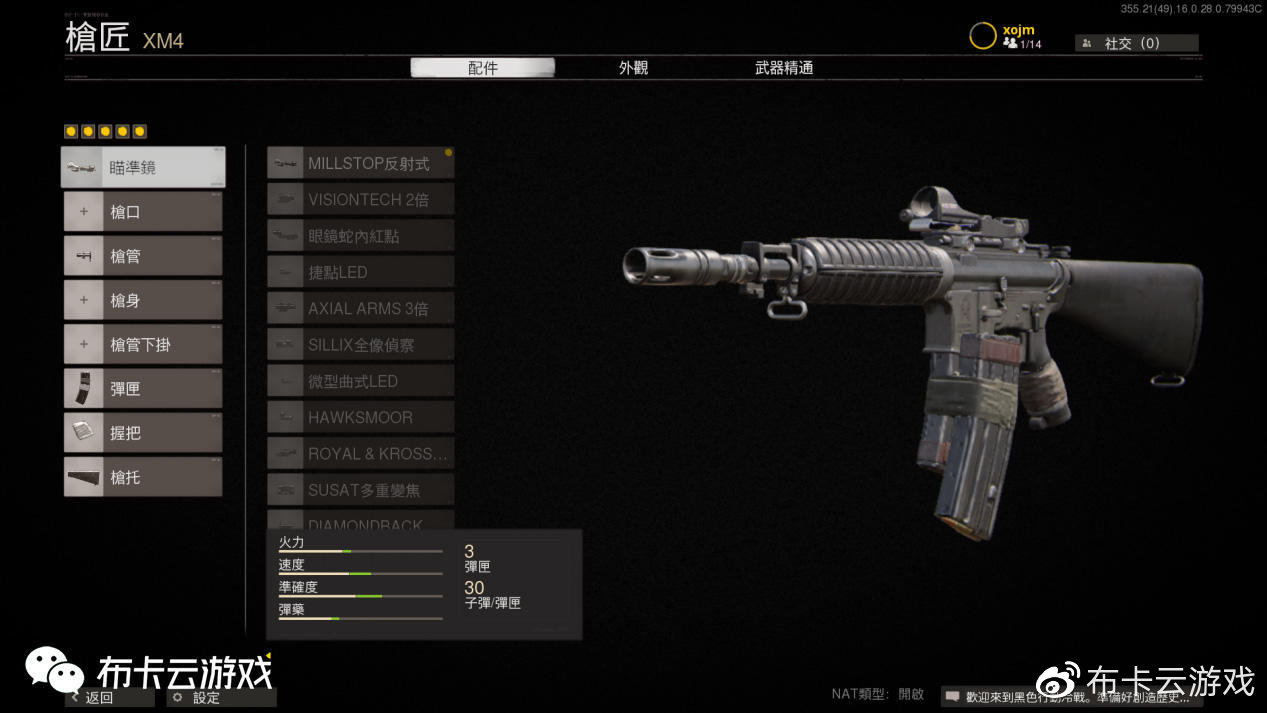Choose the 槍口 attachment slot

tap(143, 212)
